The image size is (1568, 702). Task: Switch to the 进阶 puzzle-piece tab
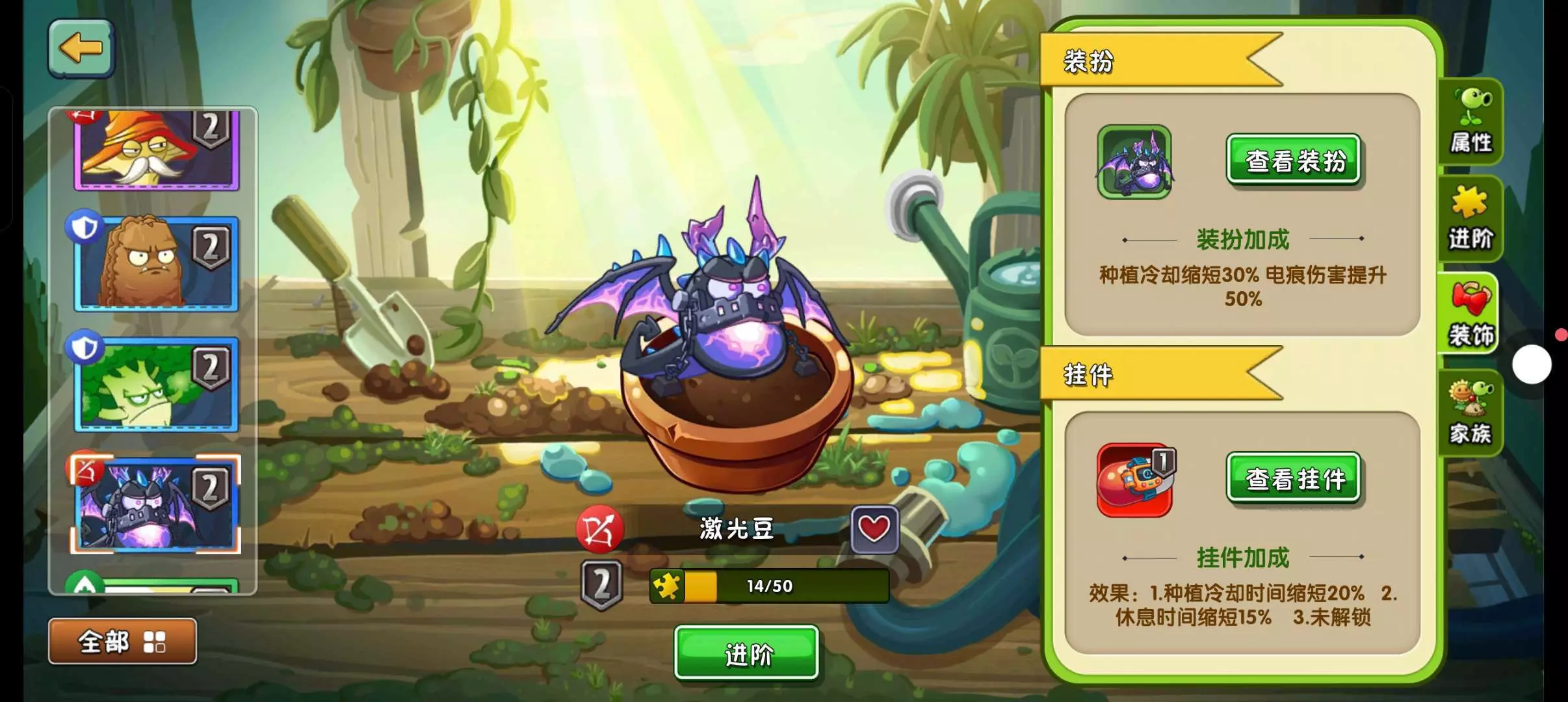[x=1470, y=218]
